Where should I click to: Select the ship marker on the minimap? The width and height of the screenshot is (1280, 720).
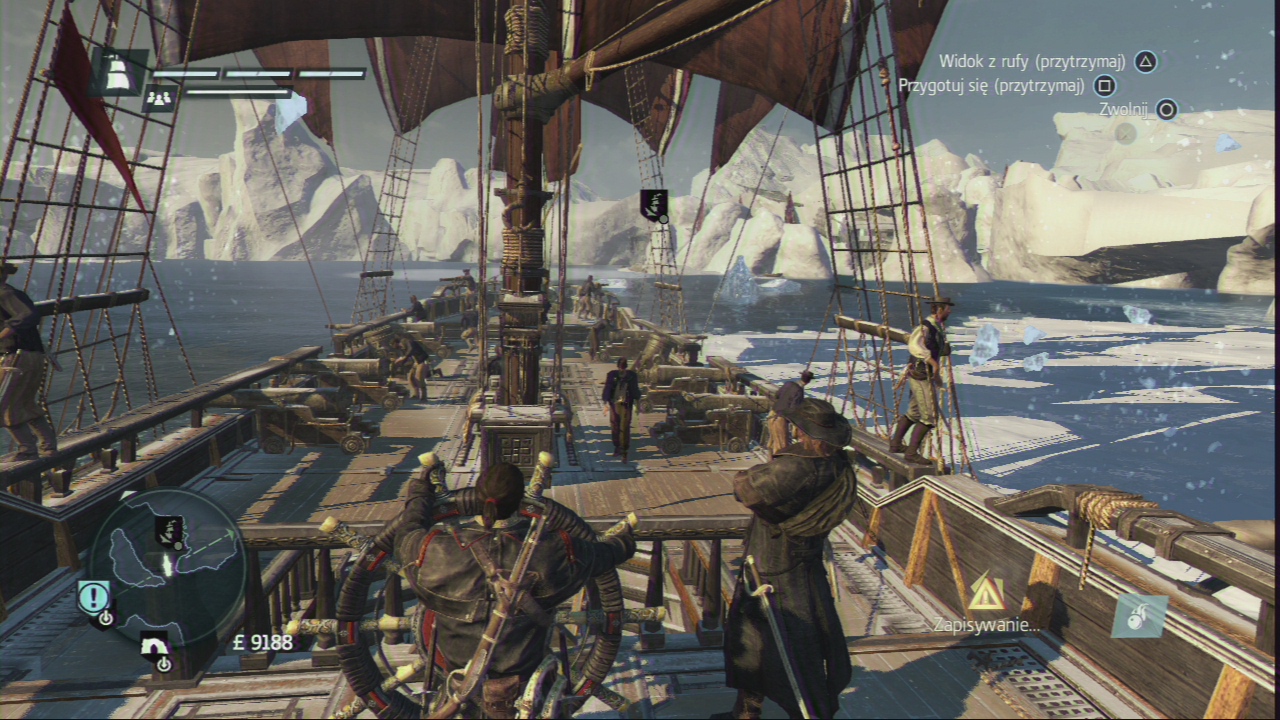pos(168,532)
